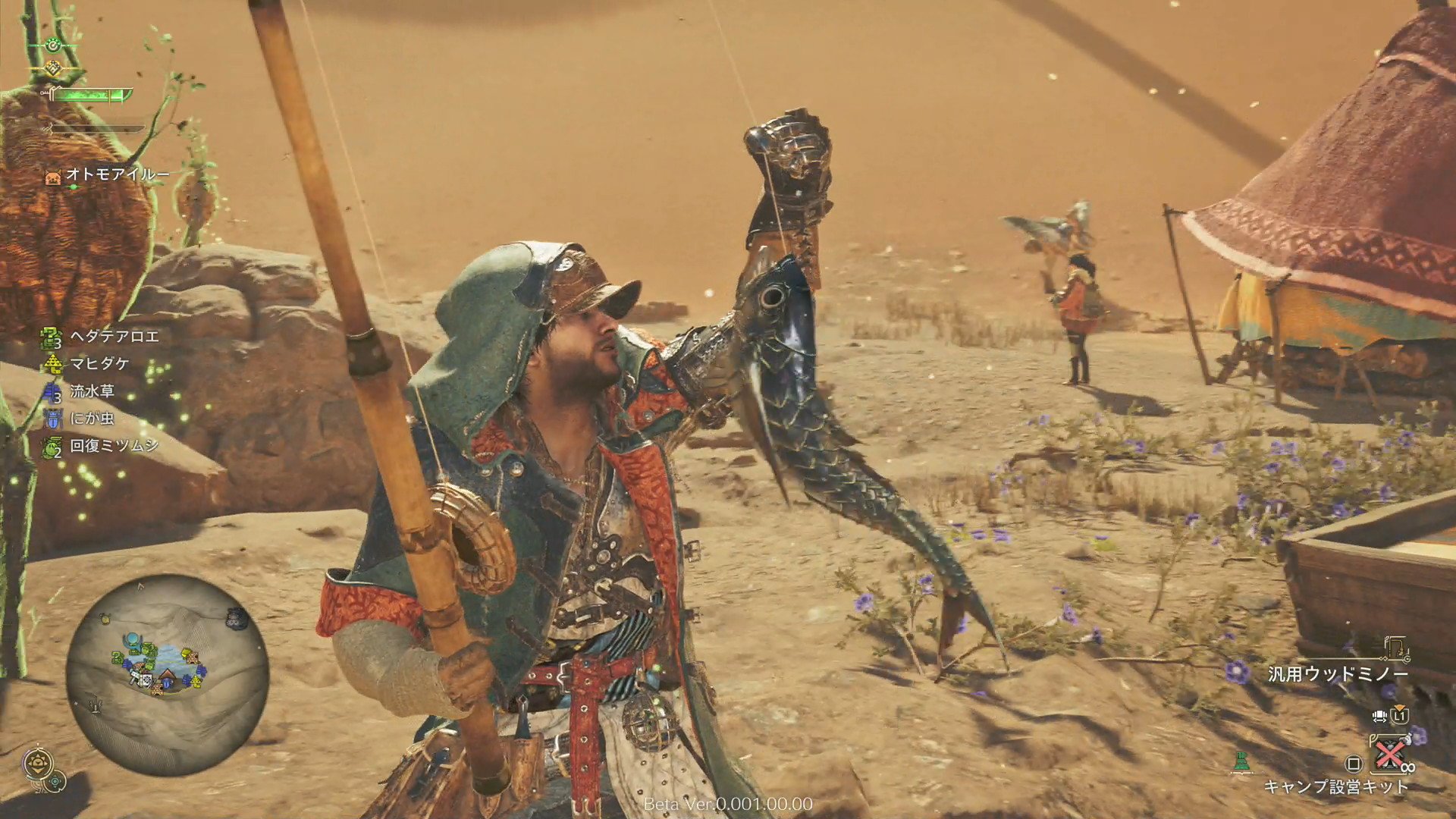Click the オトモアイルー Palico face icon
Viewport: 1456px width, 819px height.
point(52,176)
